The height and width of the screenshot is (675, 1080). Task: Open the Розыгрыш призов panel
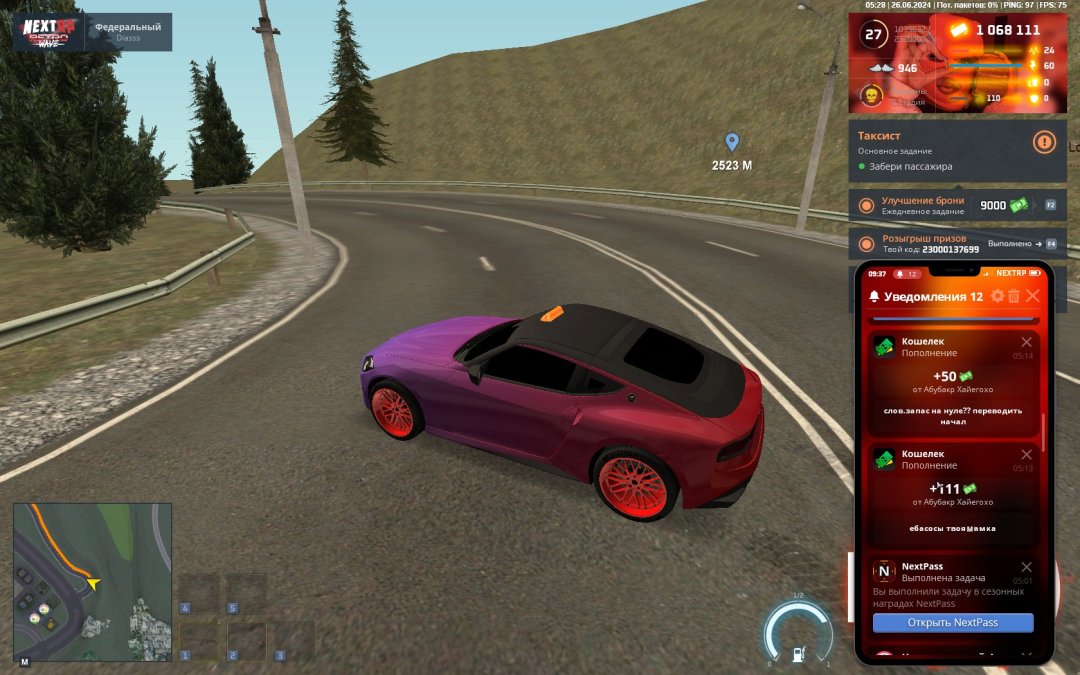(923, 244)
